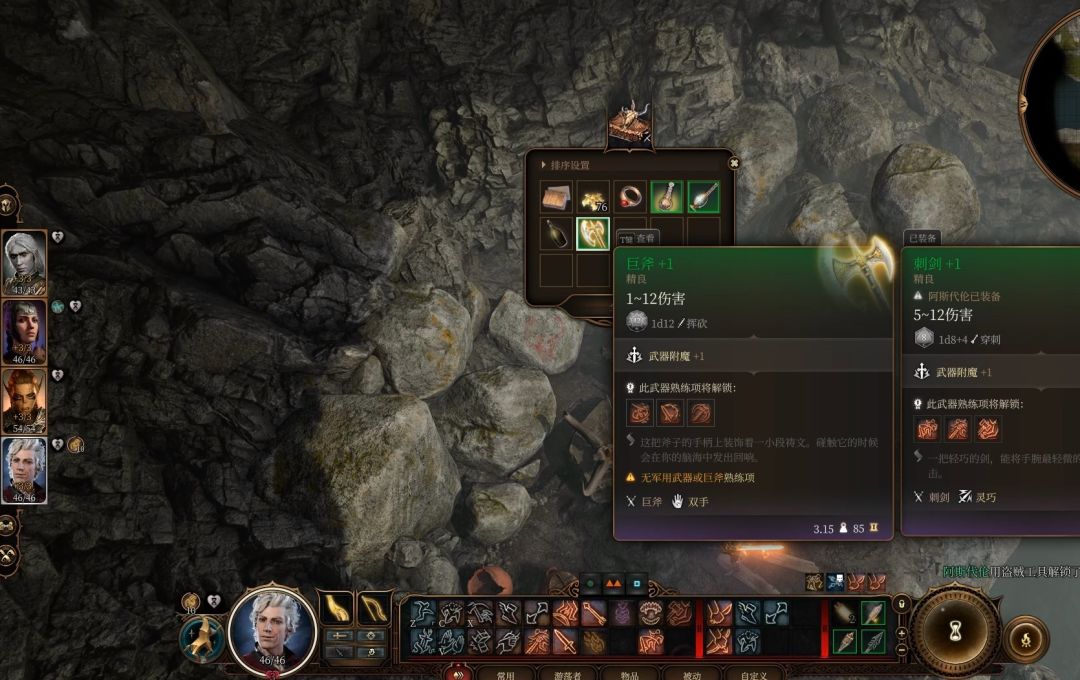
Task: Take the parchment stack item
Action: [556, 197]
